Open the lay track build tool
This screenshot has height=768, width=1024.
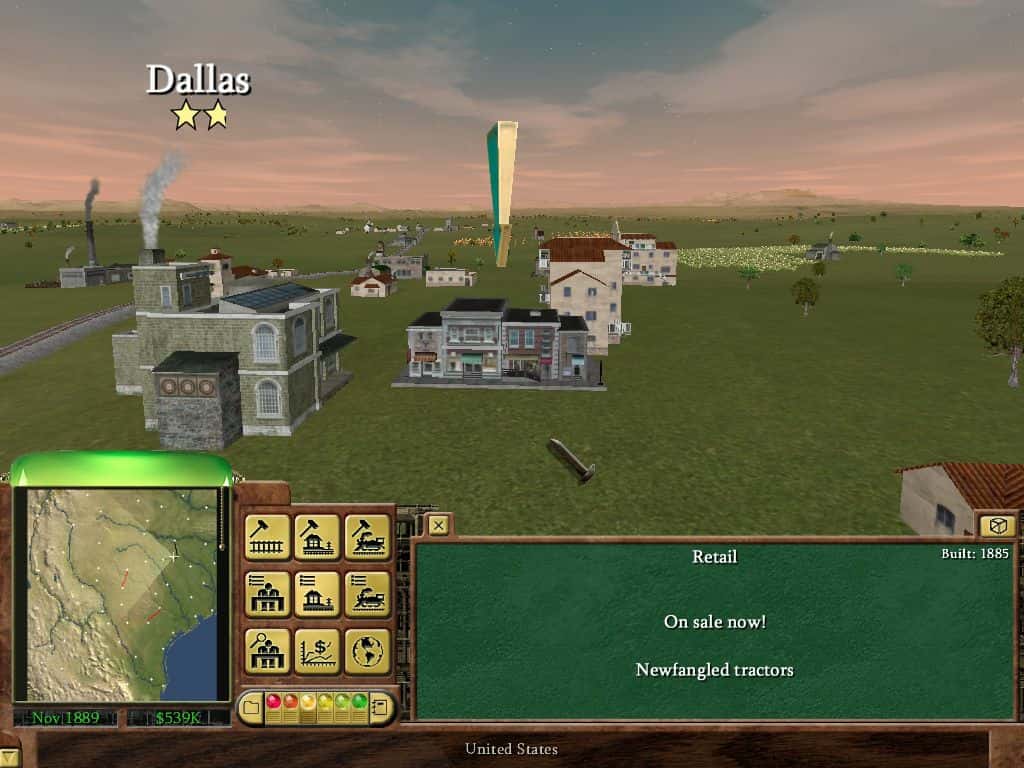point(267,537)
